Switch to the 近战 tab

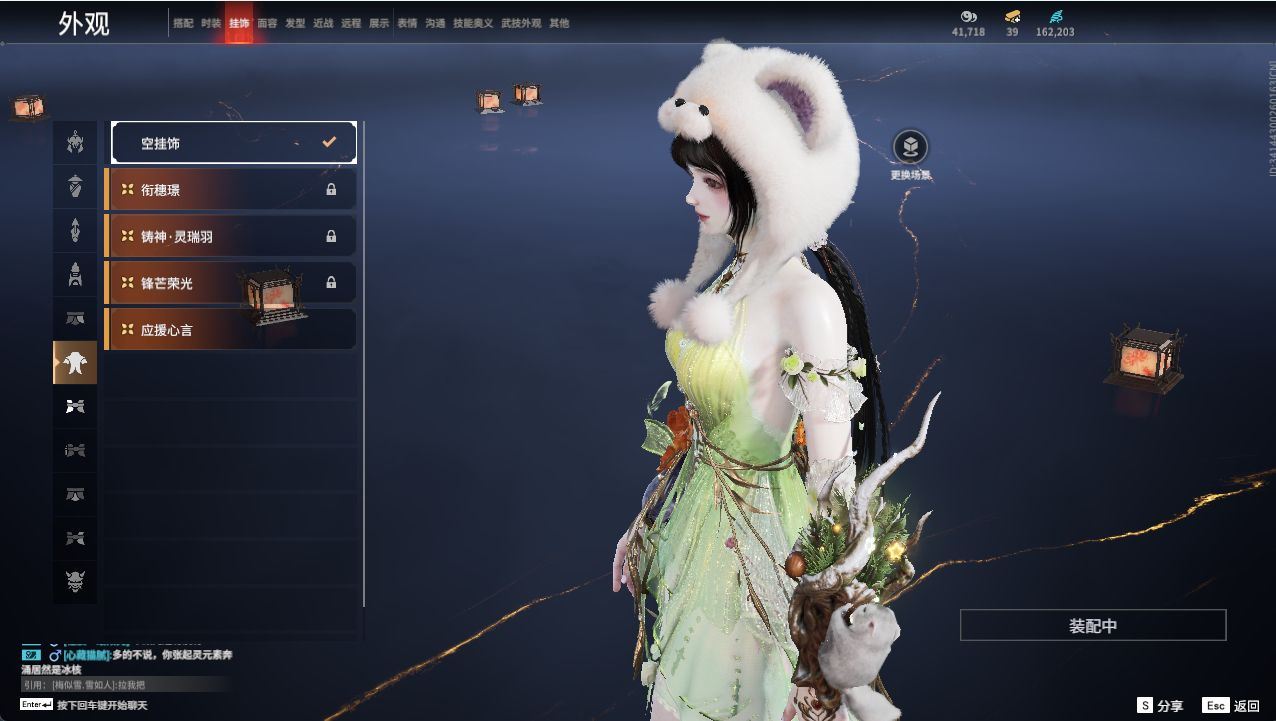click(323, 23)
